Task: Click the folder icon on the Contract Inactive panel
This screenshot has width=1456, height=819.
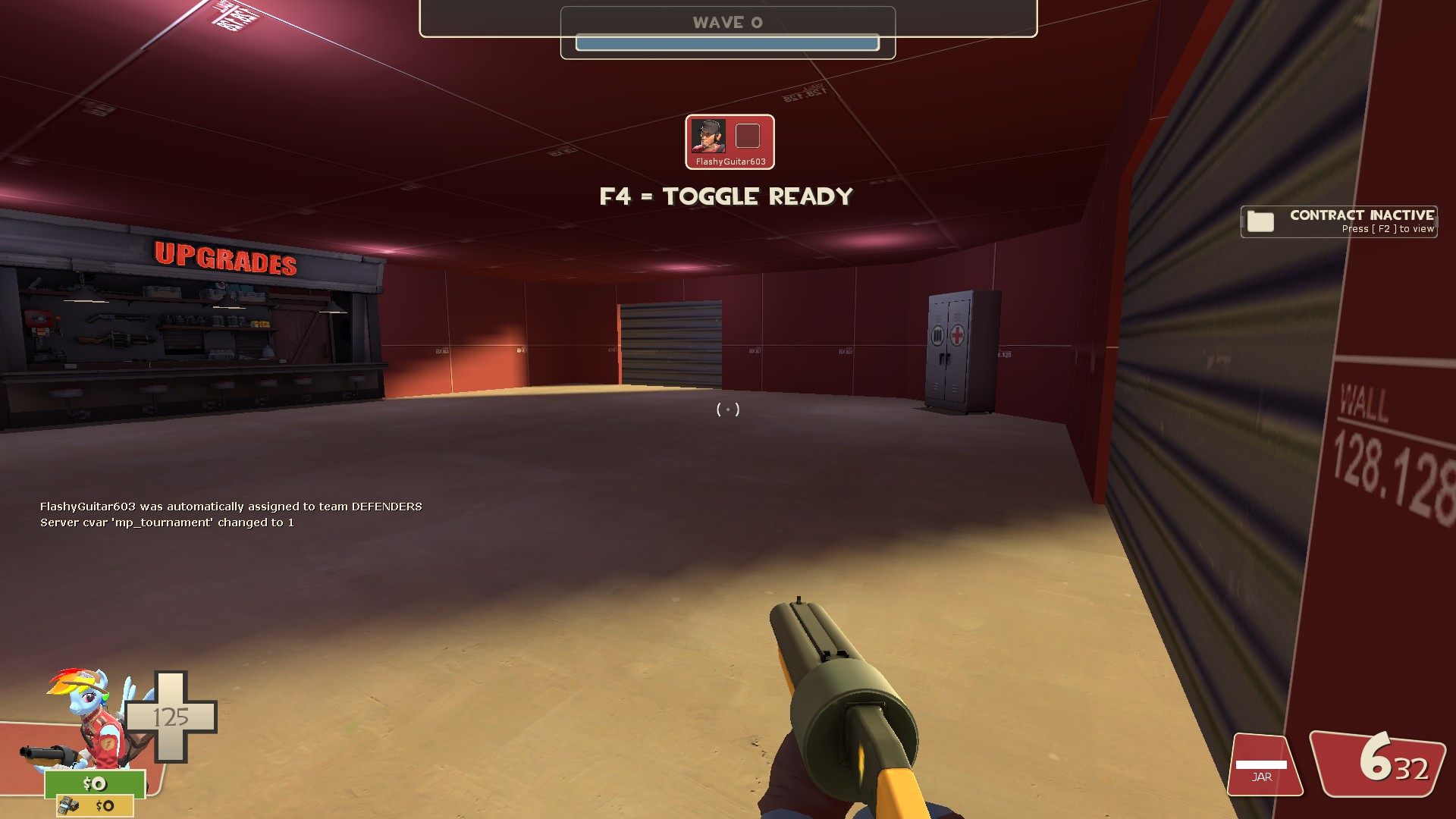Action: pyautogui.click(x=1259, y=221)
